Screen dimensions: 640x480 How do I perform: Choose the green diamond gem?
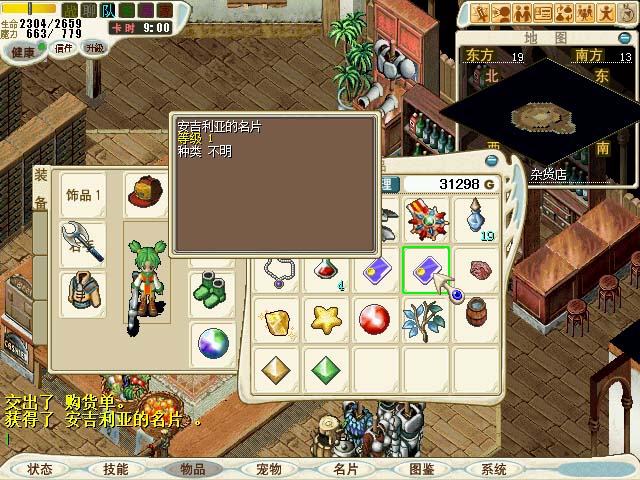pos(324,371)
